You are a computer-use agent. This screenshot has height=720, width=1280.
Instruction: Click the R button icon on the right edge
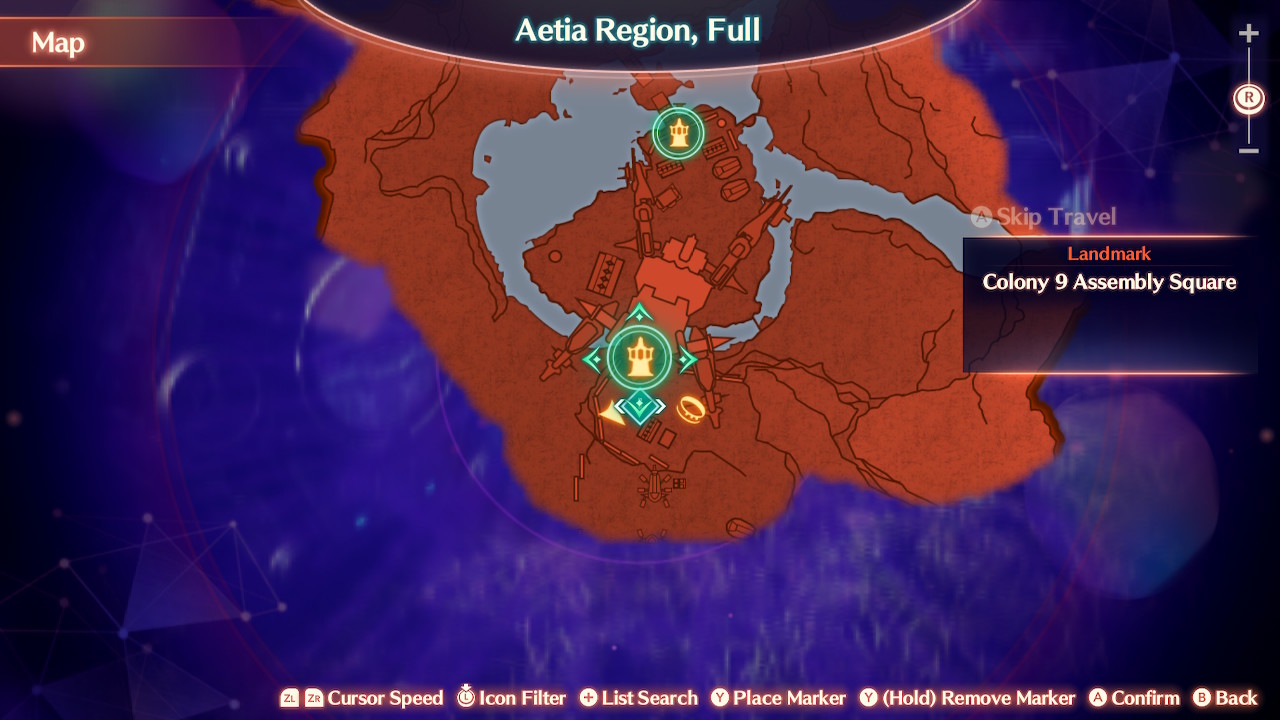coord(1247,98)
